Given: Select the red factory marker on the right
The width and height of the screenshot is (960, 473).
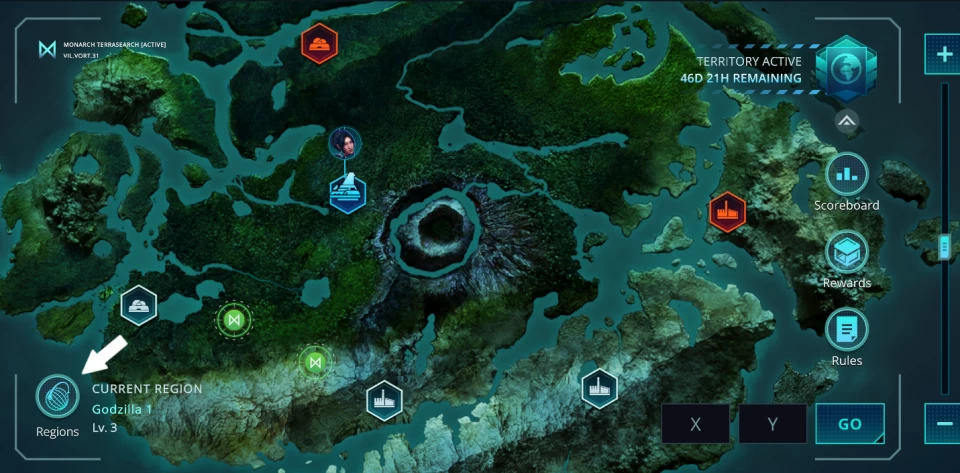Looking at the screenshot, I should click(x=727, y=212).
